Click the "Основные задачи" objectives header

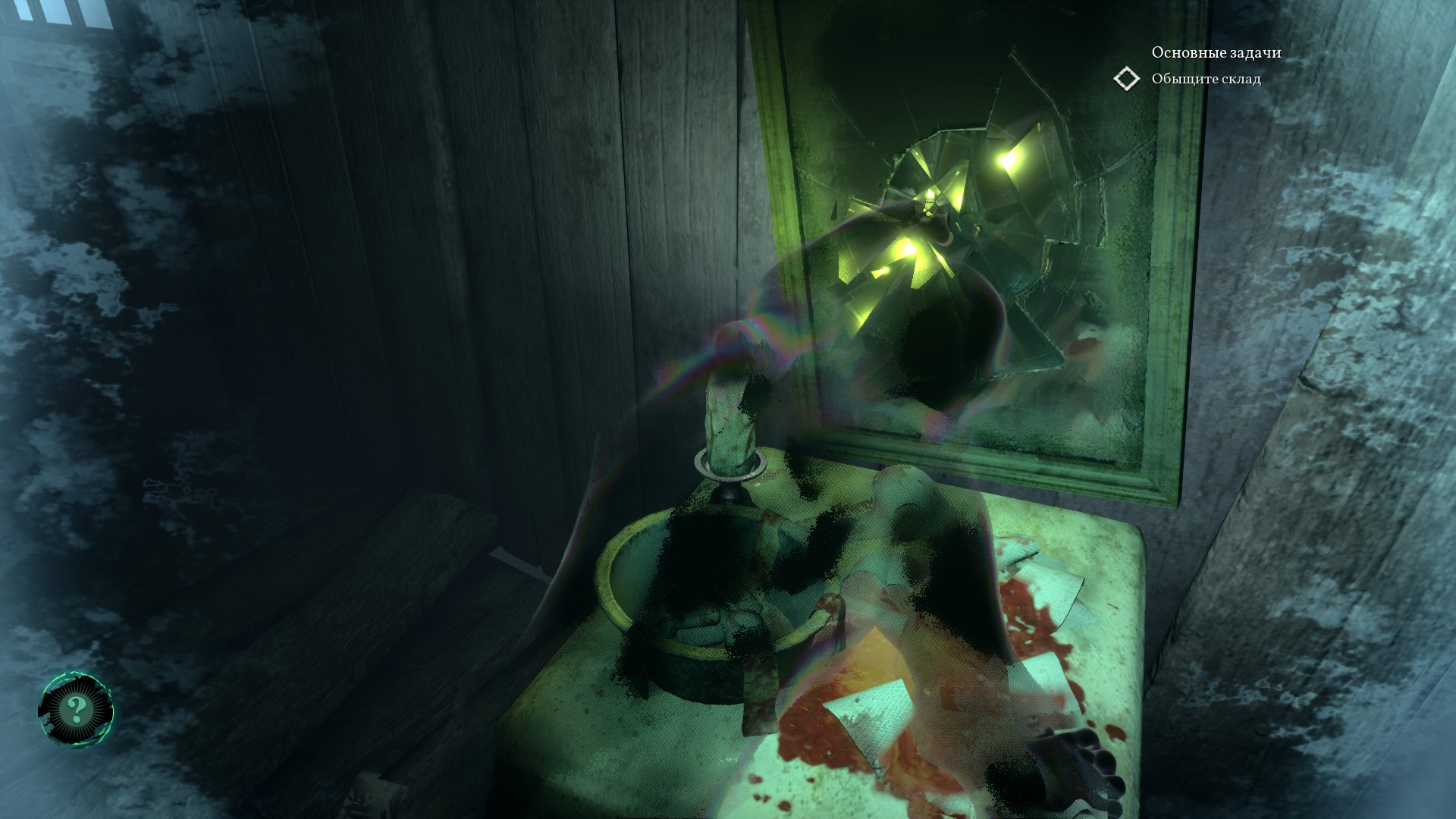pos(1216,52)
